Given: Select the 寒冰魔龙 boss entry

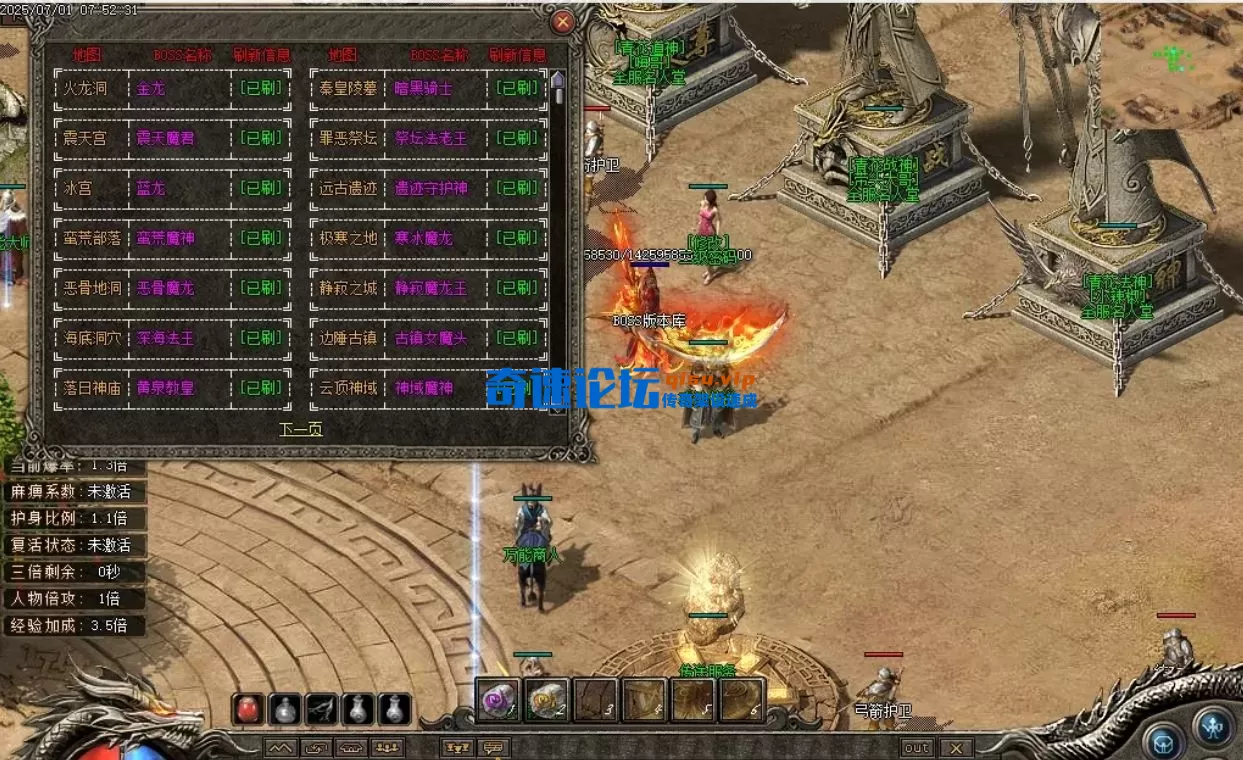Looking at the screenshot, I should coord(423,238).
